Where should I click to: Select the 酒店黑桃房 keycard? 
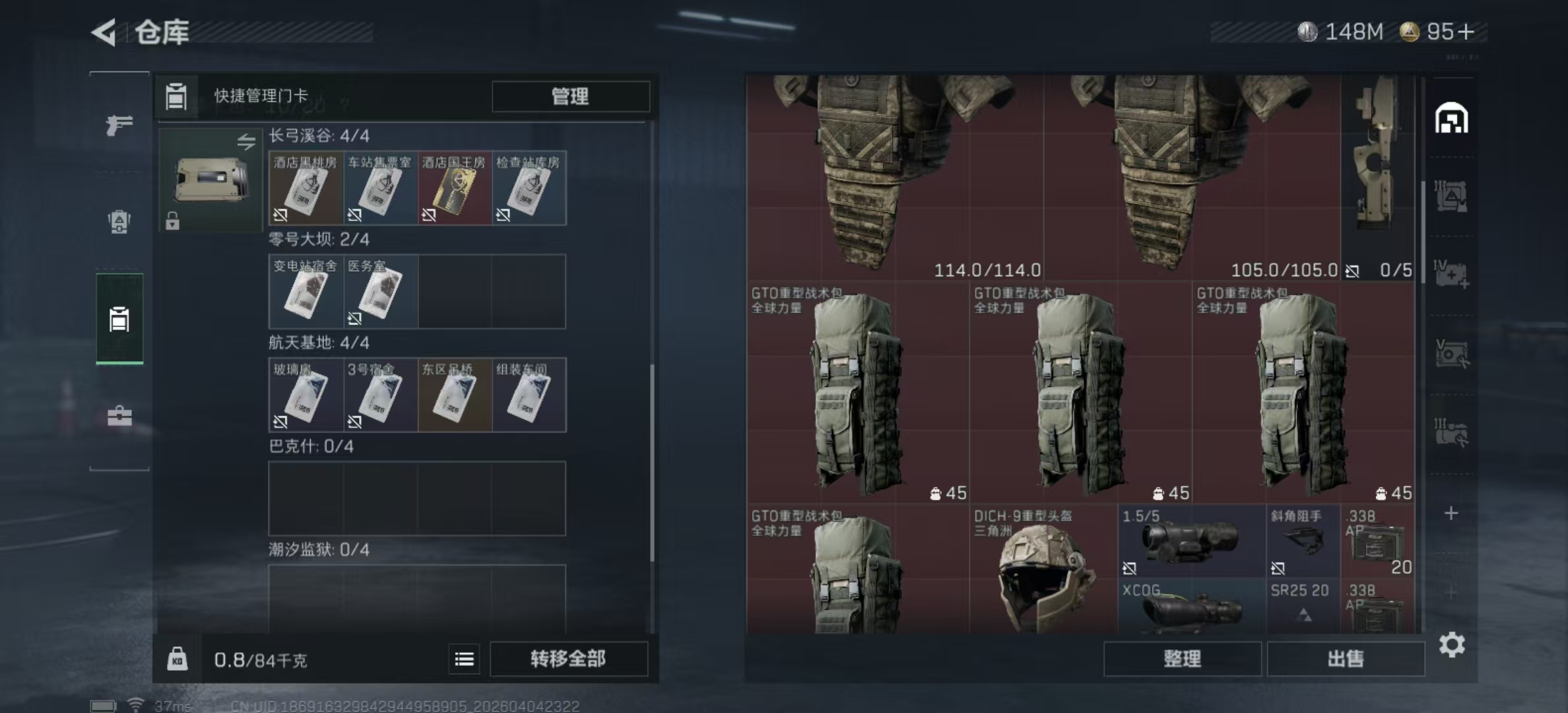tap(306, 188)
